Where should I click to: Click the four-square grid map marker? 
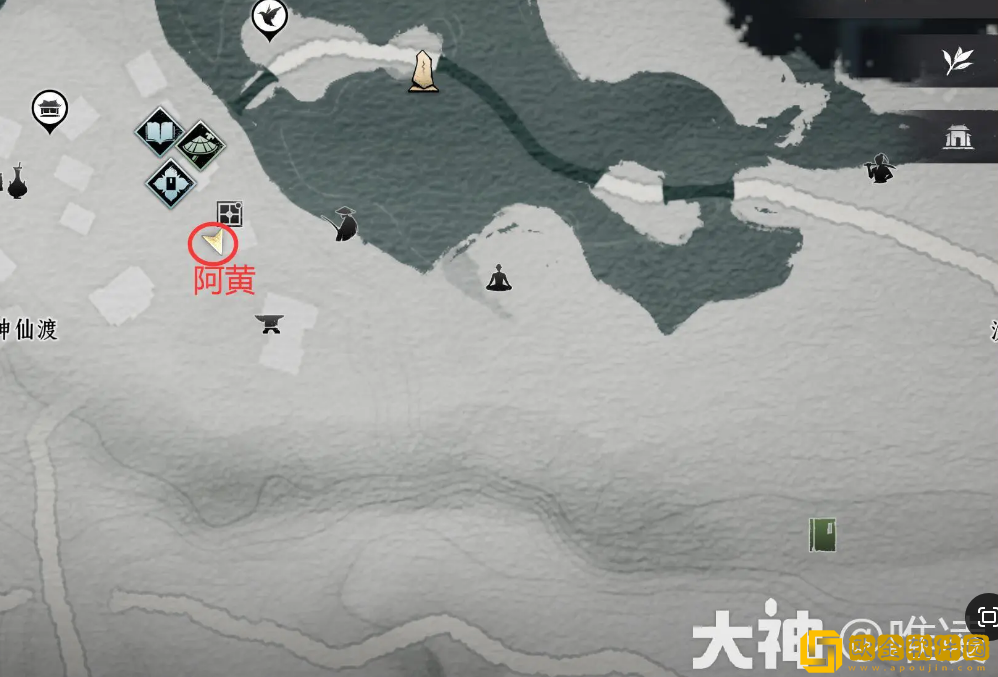(230, 213)
